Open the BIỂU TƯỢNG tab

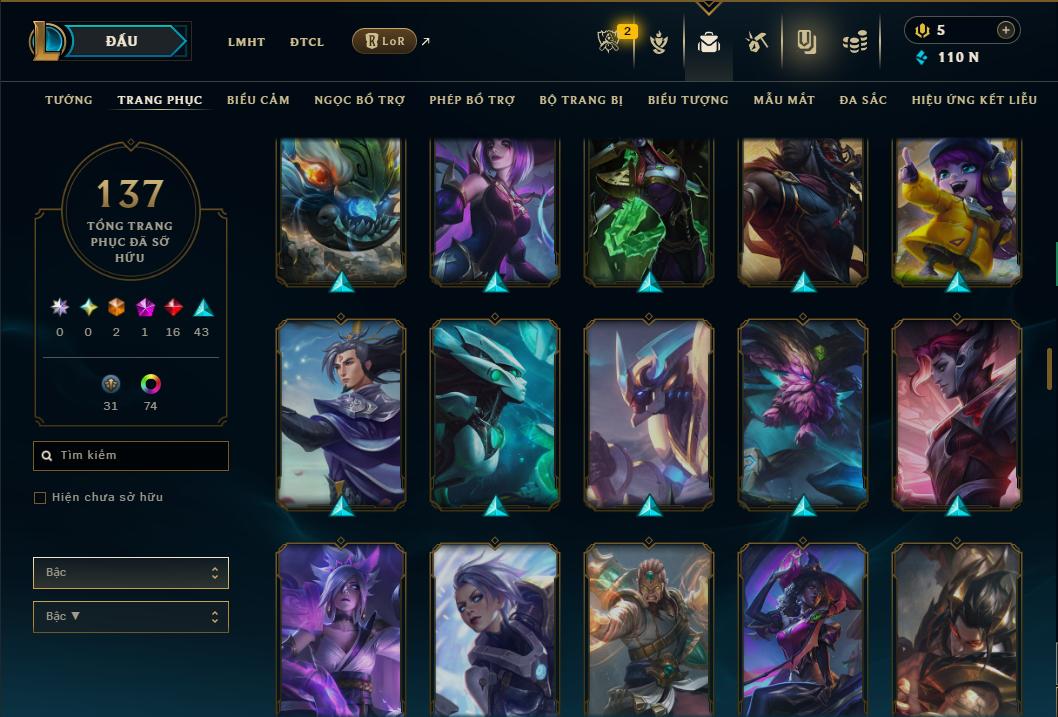688,100
